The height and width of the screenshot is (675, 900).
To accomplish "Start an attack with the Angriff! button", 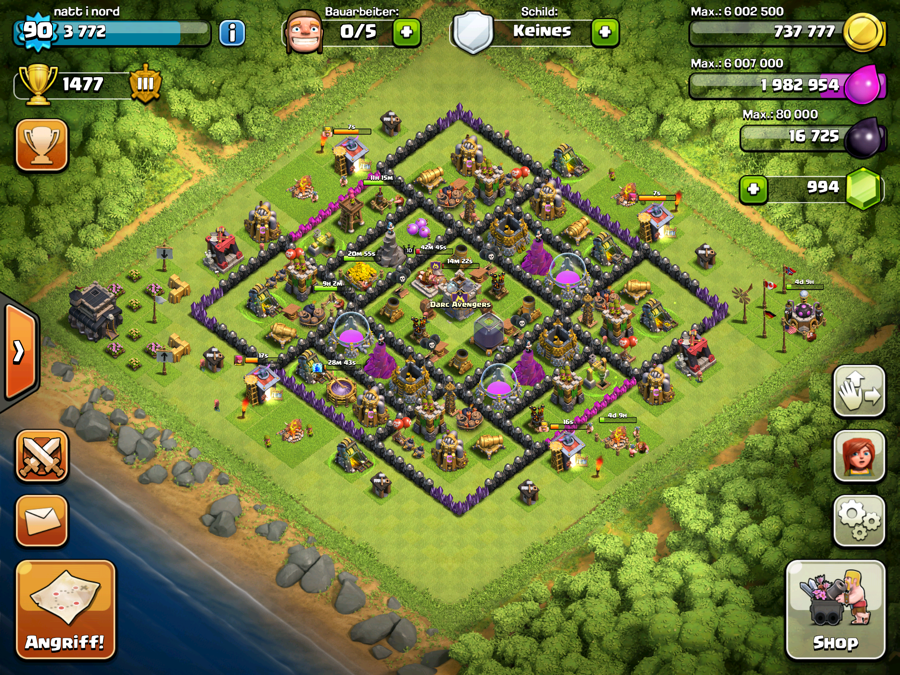I will pyautogui.click(x=66, y=609).
